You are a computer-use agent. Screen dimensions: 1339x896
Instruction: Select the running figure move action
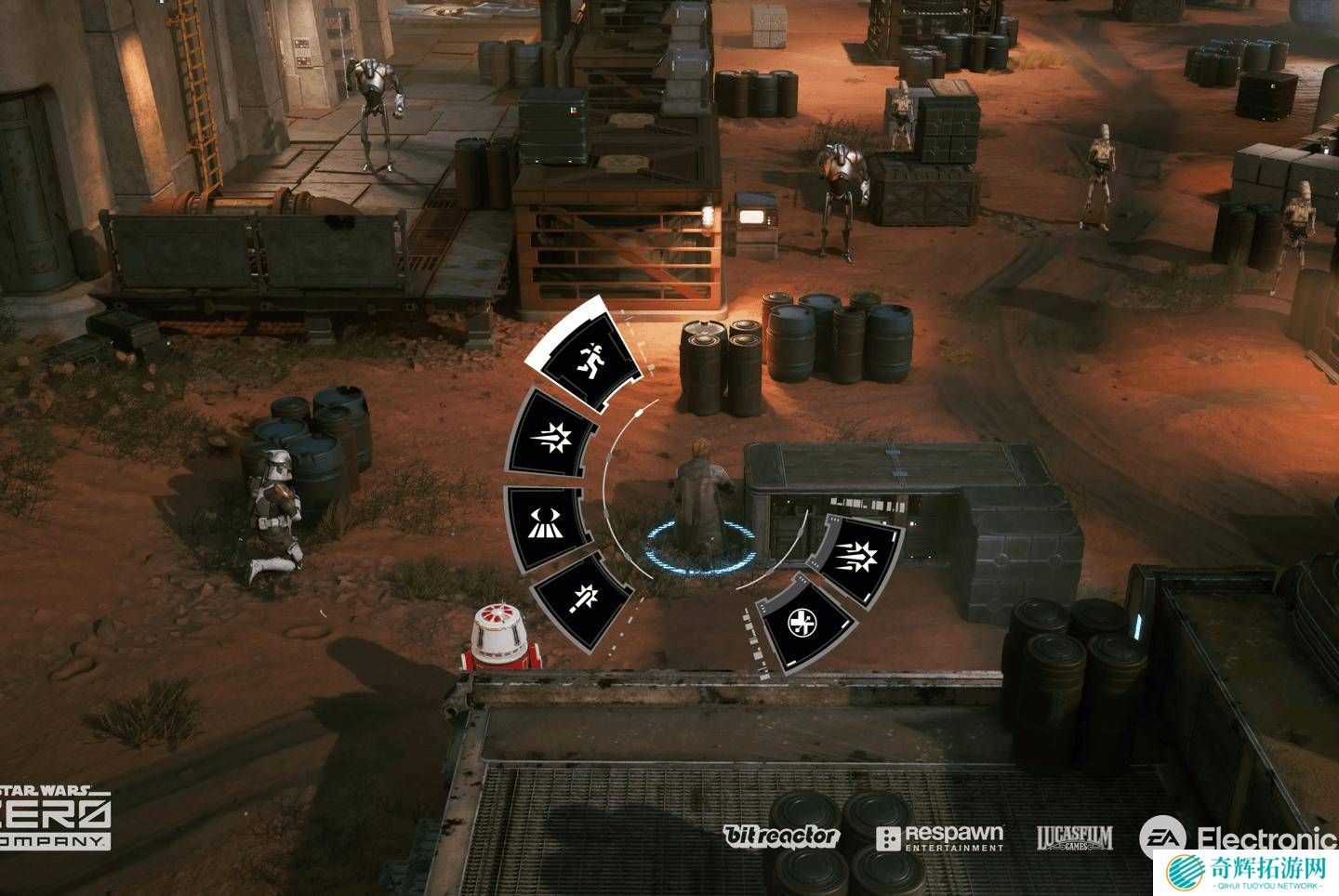point(587,360)
